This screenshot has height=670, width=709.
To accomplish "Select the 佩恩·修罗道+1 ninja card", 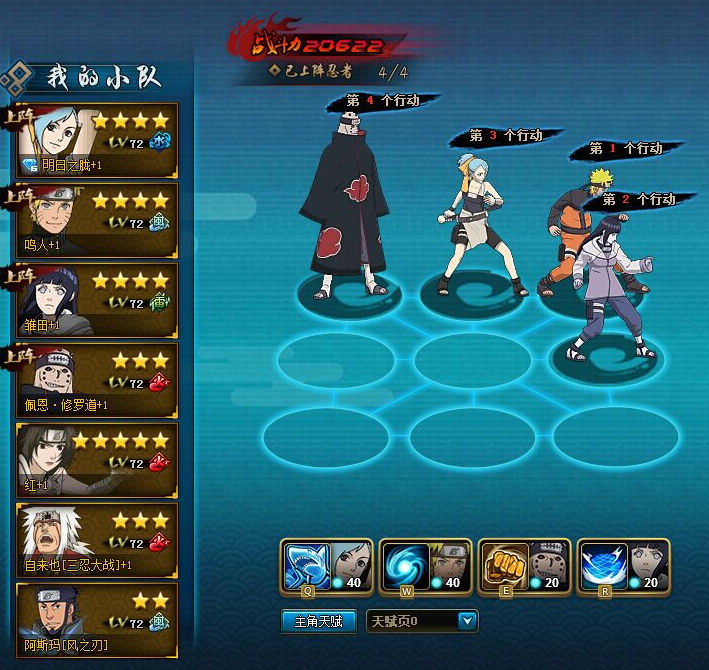I will (97, 379).
